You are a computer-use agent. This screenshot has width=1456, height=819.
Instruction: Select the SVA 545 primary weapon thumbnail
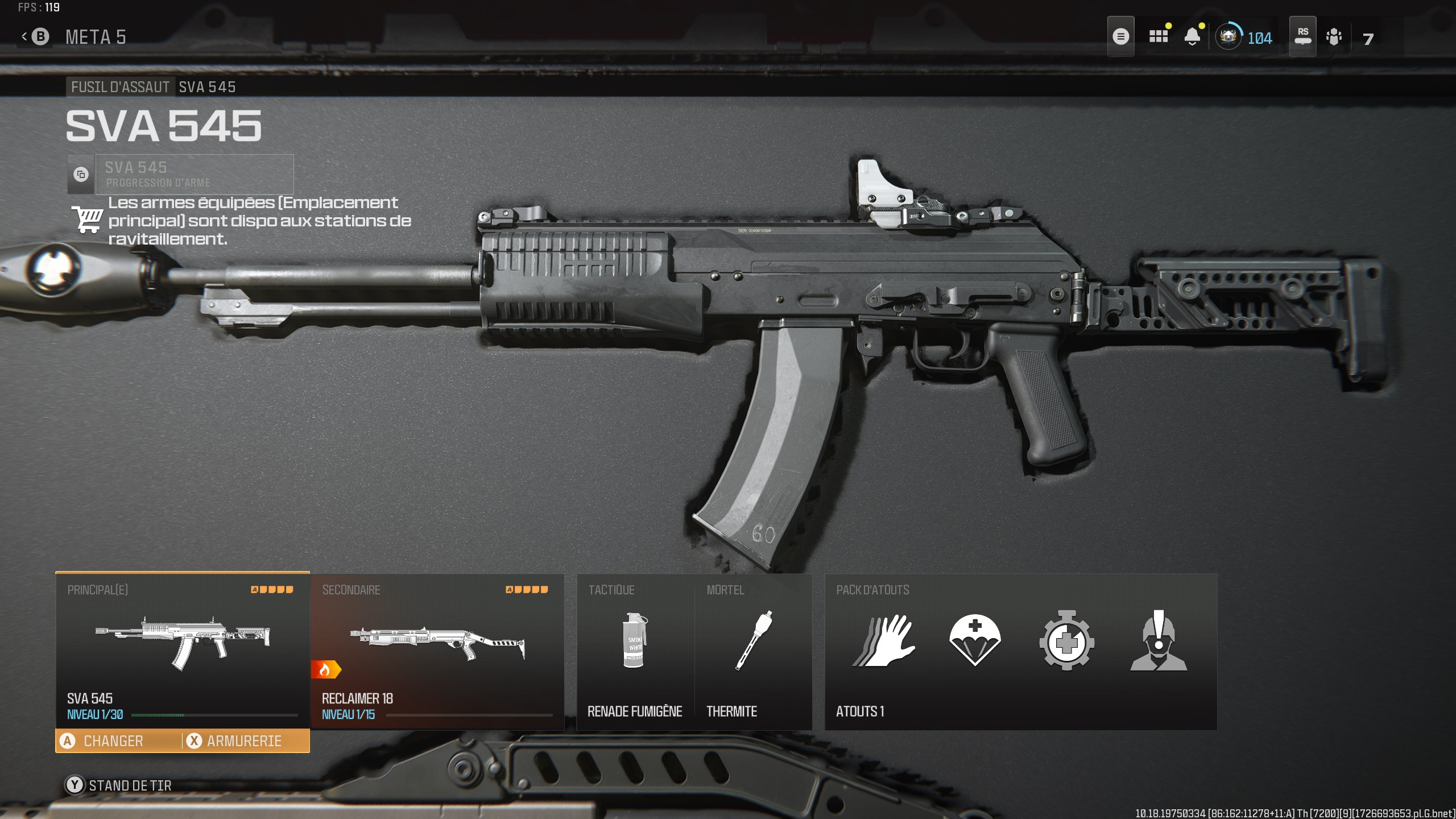(181, 643)
